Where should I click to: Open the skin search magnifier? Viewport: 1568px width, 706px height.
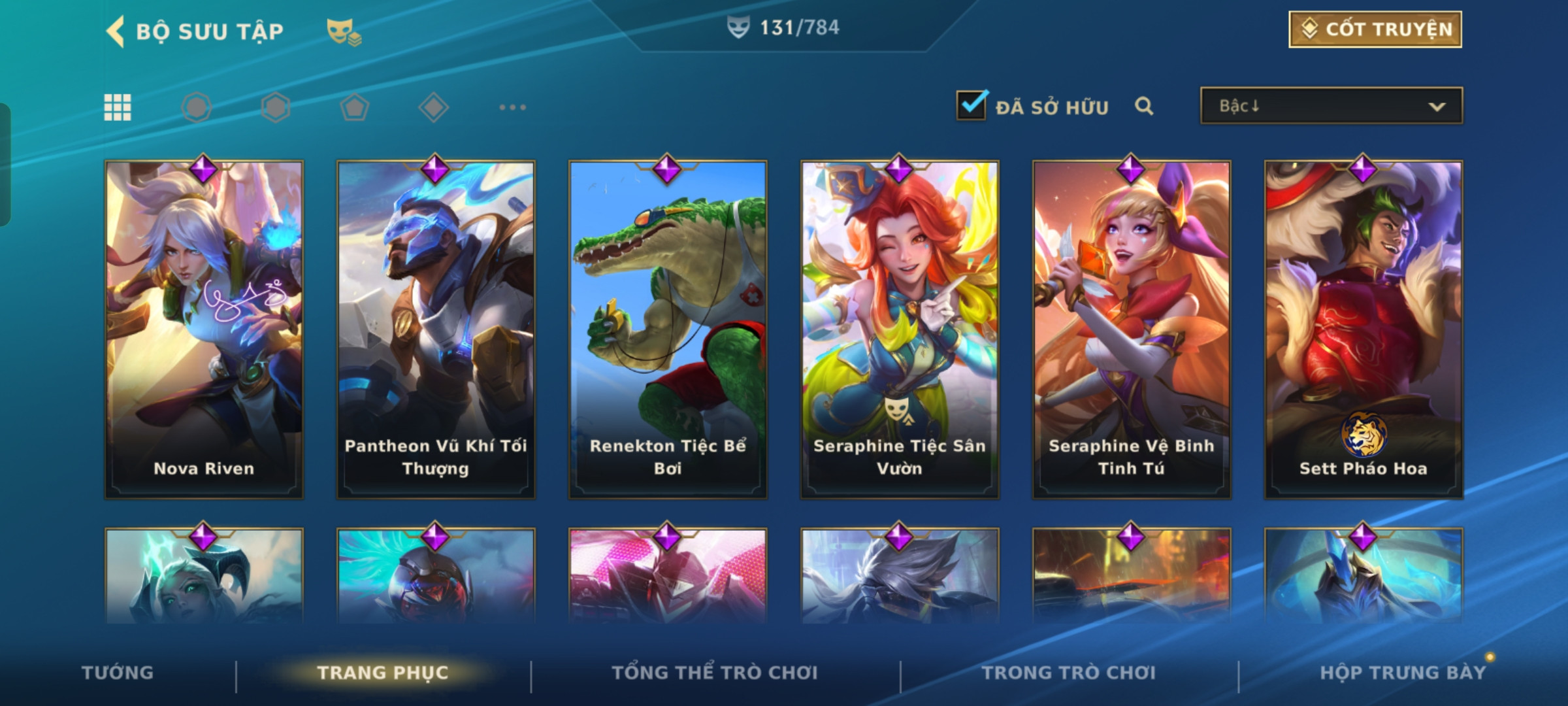tap(1144, 106)
